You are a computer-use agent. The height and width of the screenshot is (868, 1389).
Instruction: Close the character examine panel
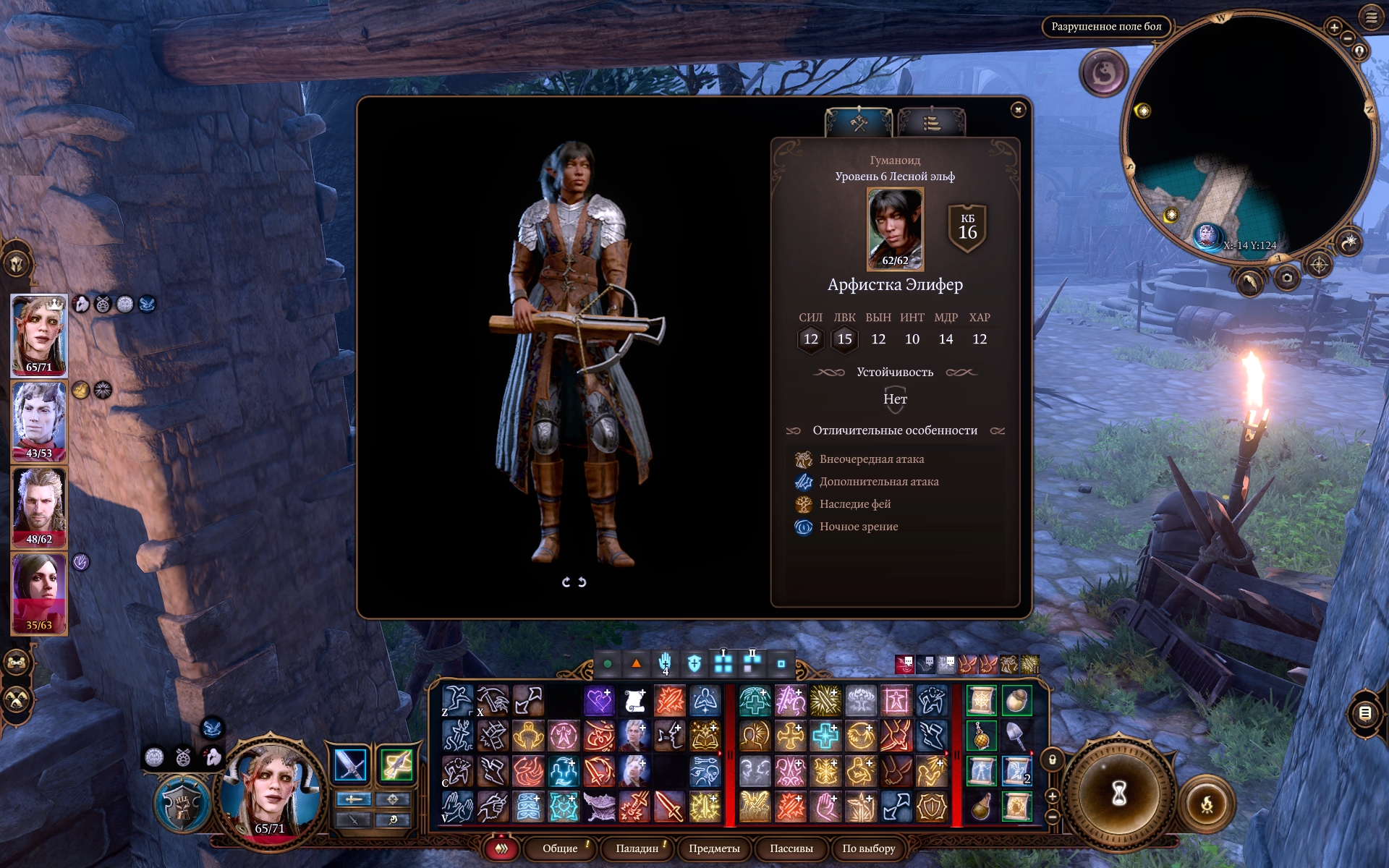coord(1018,110)
